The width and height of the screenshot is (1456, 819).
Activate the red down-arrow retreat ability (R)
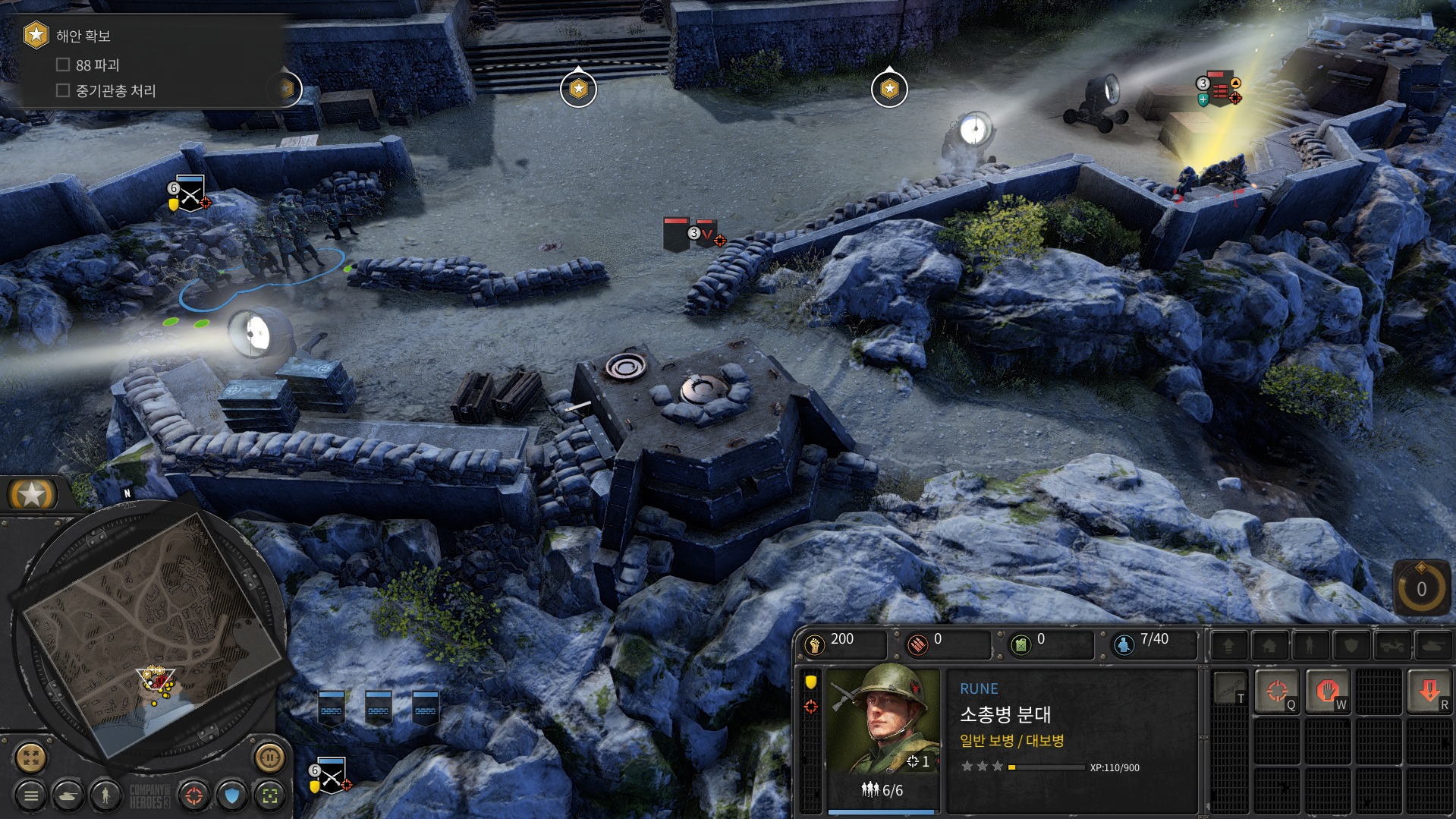point(1429,691)
